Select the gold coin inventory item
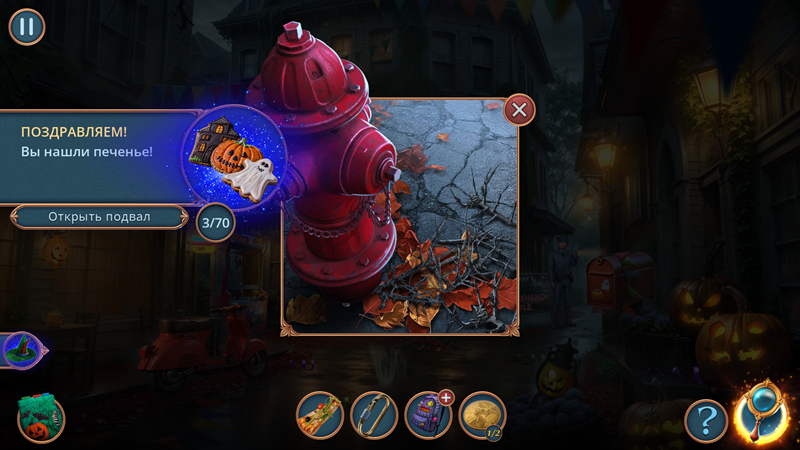Viewport: 800px width, 450px height. coord(482,414)
